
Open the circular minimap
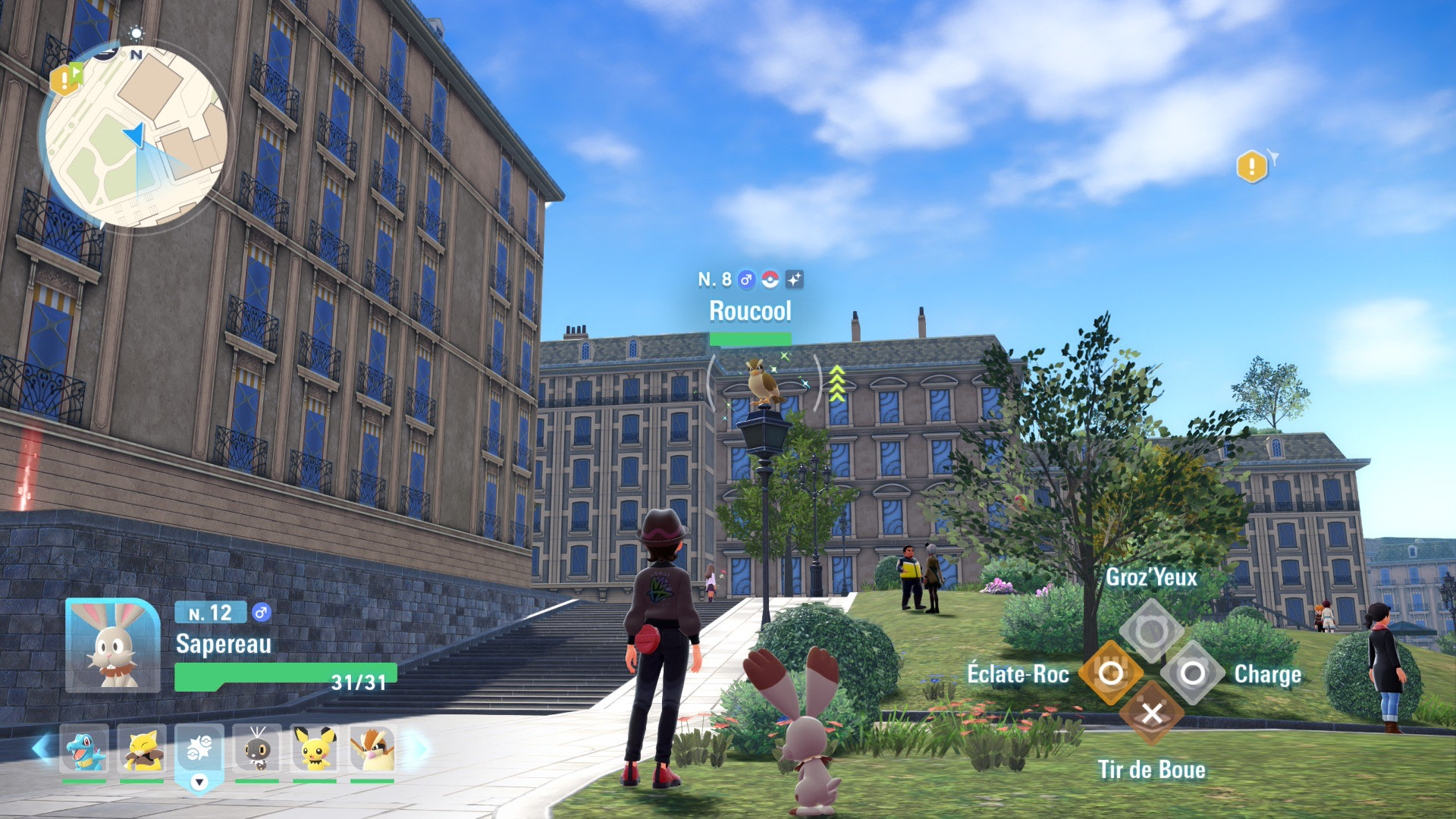tap(136, 136)
